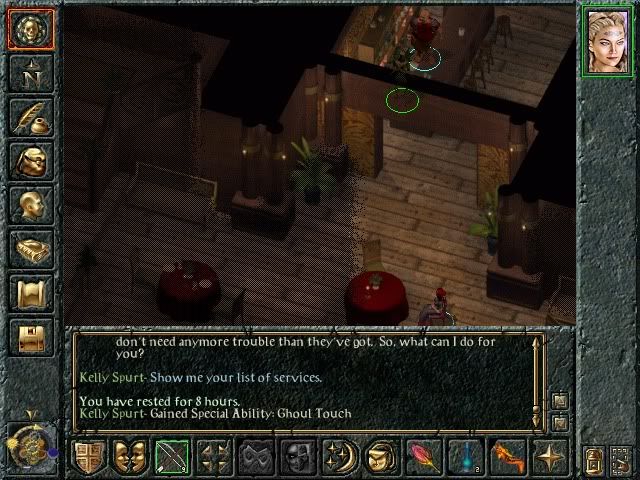Activate the guard shield action
Viewport: 640px width, 480px height.
tap(88, 457)
